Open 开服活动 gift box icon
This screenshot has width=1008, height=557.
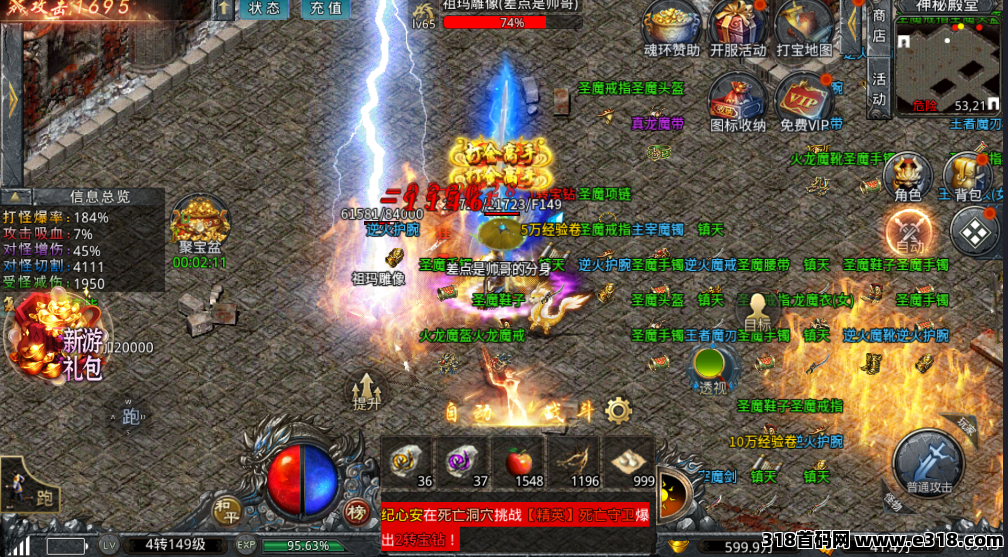pos(738,26)
